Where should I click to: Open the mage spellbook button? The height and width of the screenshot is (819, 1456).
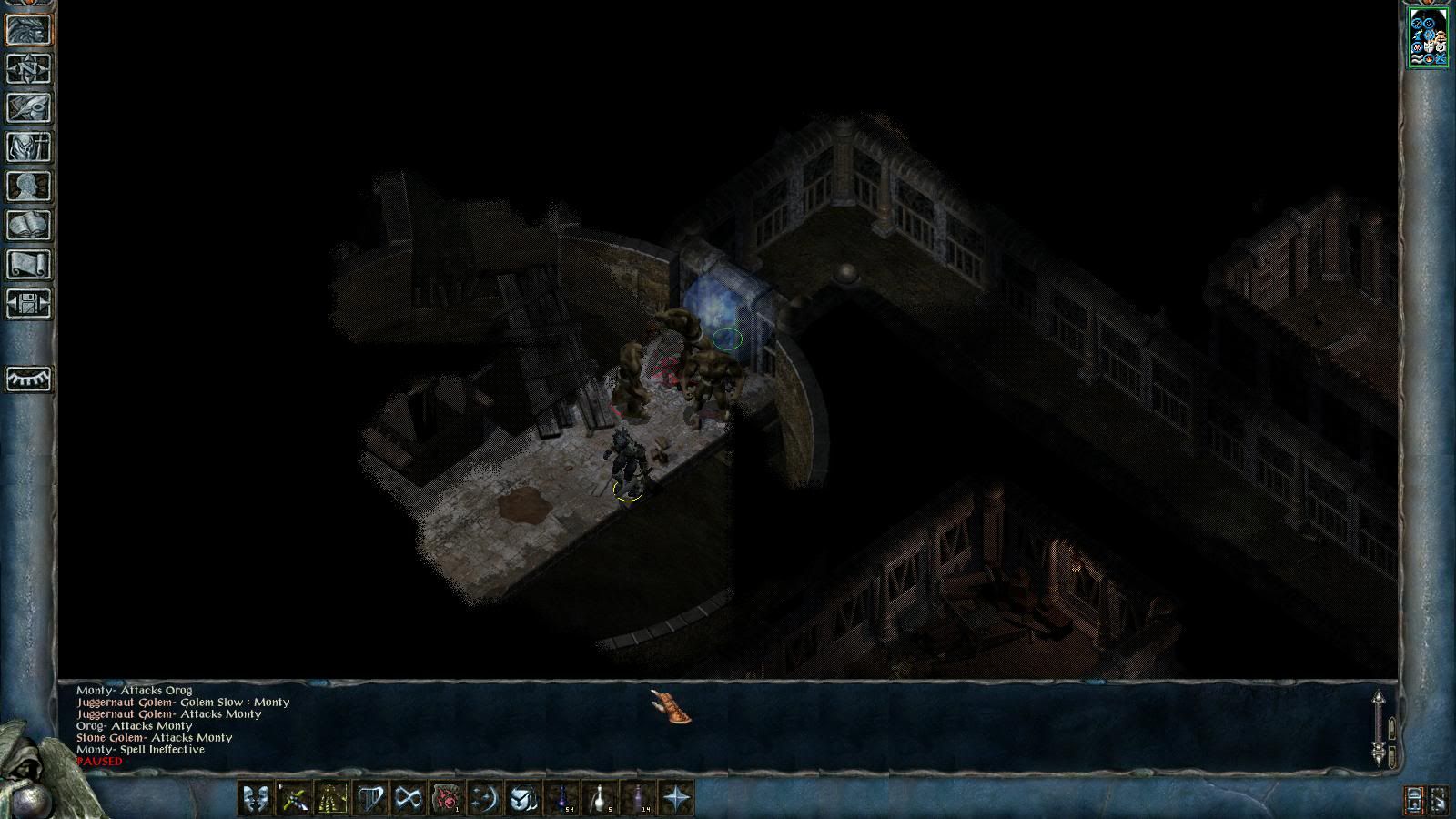point(29,225)
